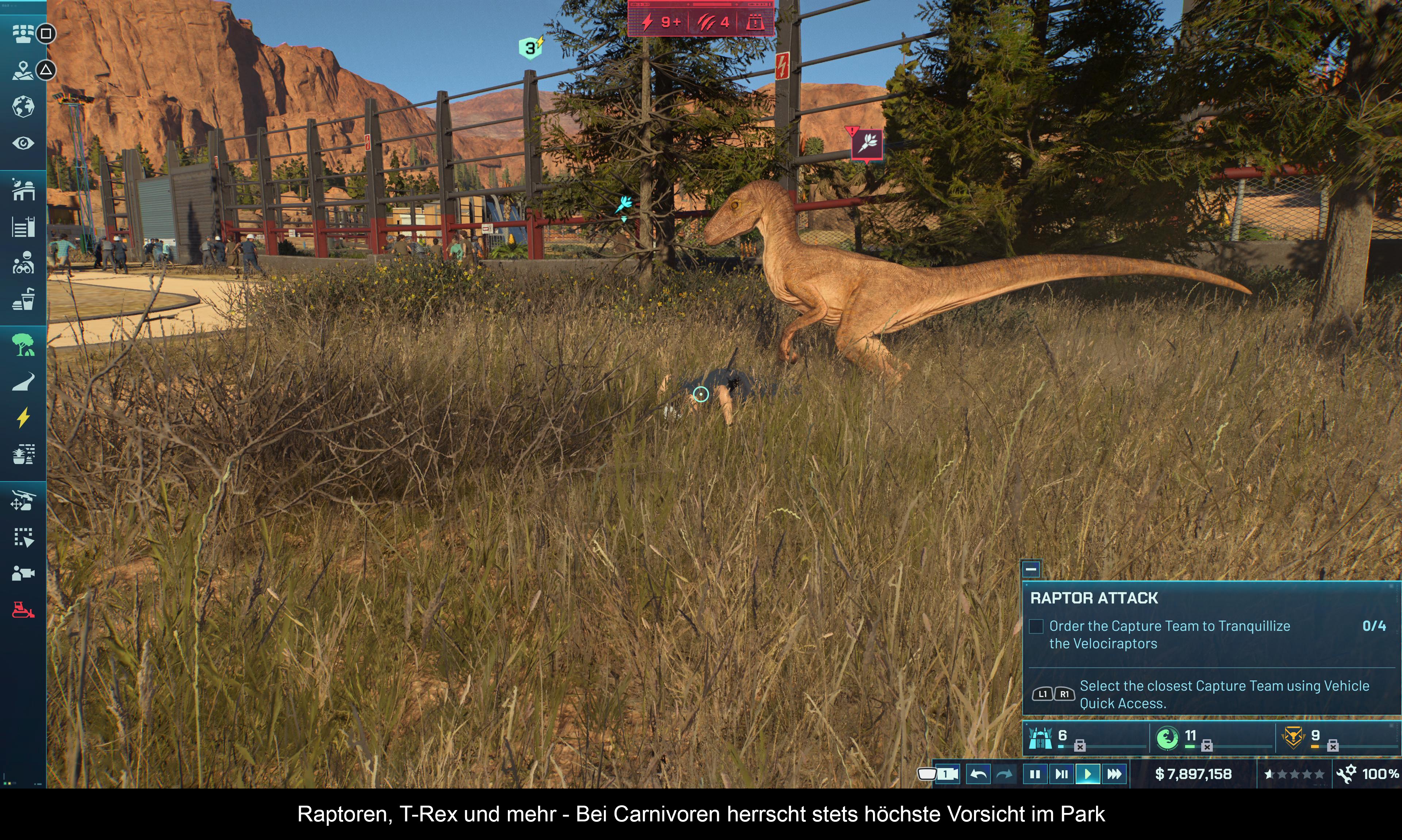The image size is (1402, 840).
Task: Activate the fast-forward speed button
Action: (x=1114, y=774)
